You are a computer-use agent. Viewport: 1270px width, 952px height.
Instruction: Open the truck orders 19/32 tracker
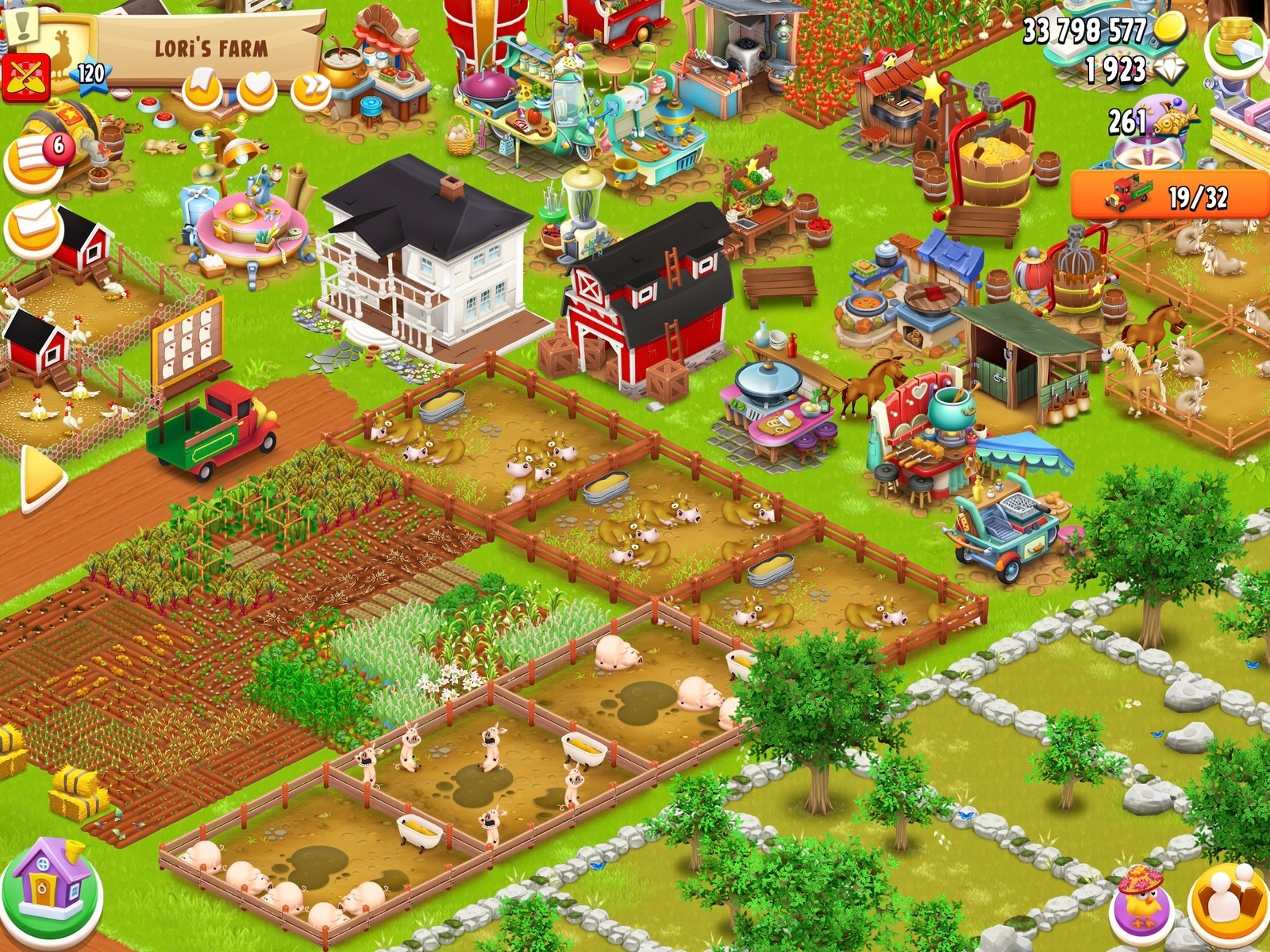1169,194
